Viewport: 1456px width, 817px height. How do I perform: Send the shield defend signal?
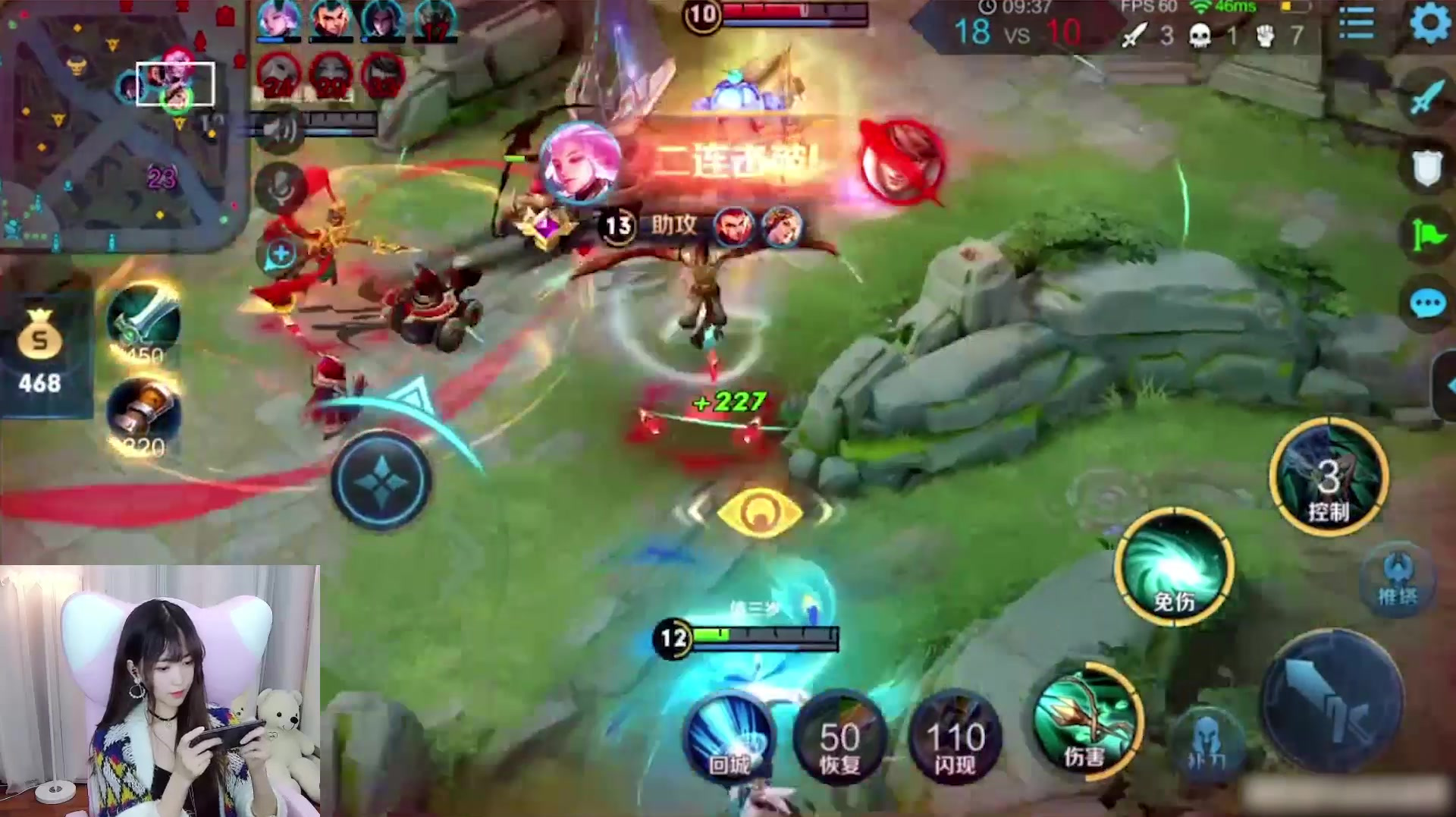[x=1427, y=167]
